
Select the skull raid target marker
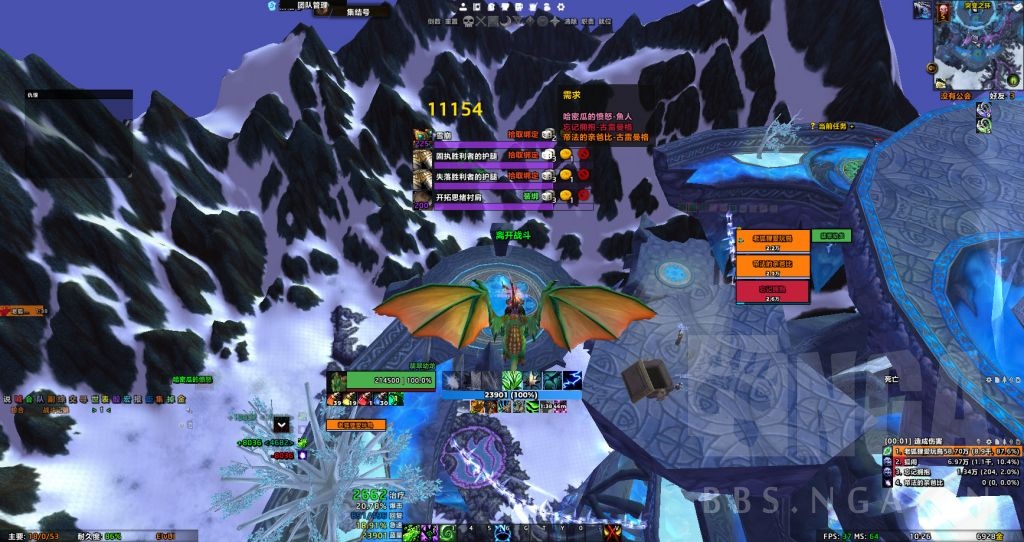(x=466, y=20)
